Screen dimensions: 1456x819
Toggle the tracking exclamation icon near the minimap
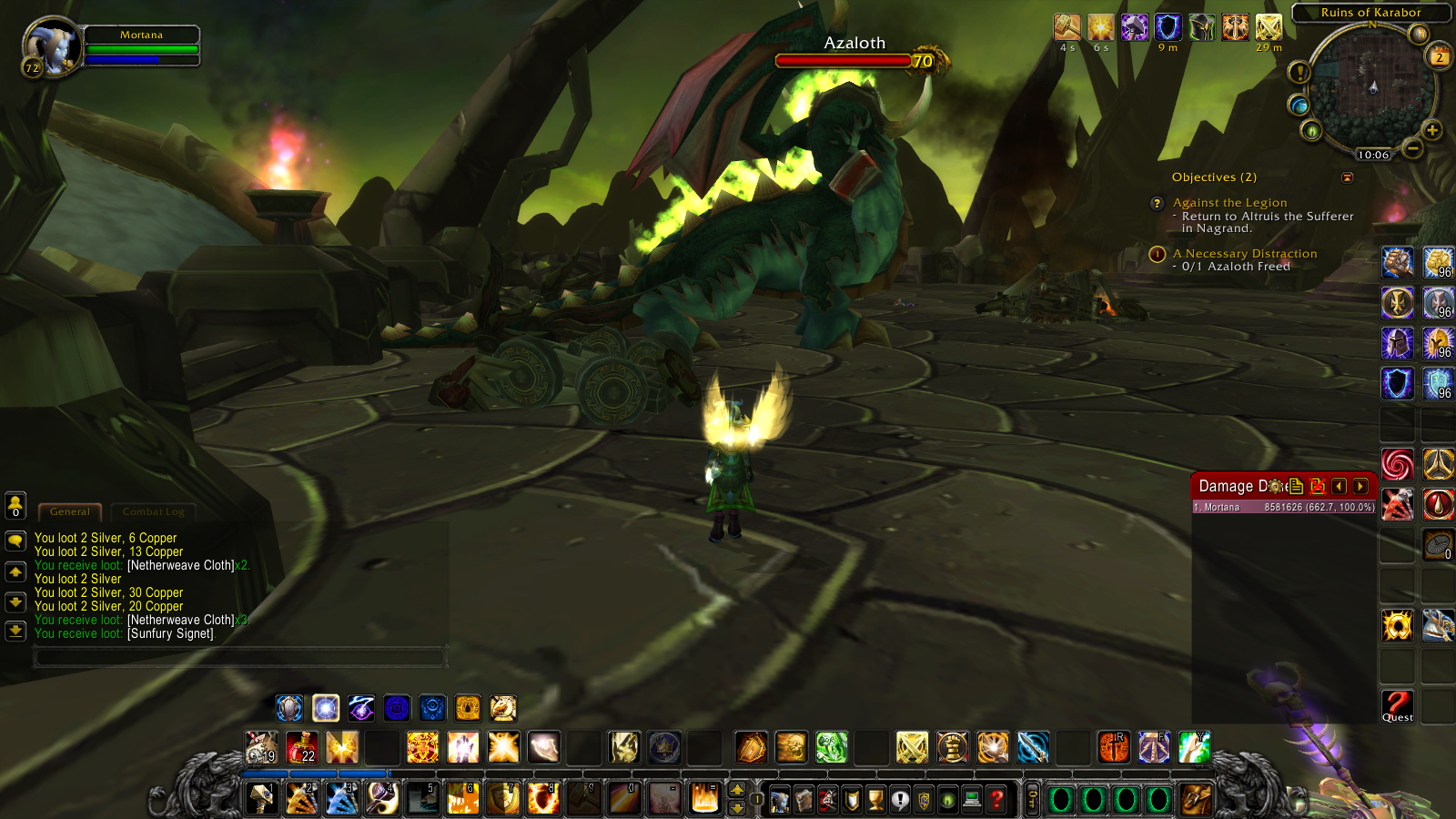(1299, 72)
